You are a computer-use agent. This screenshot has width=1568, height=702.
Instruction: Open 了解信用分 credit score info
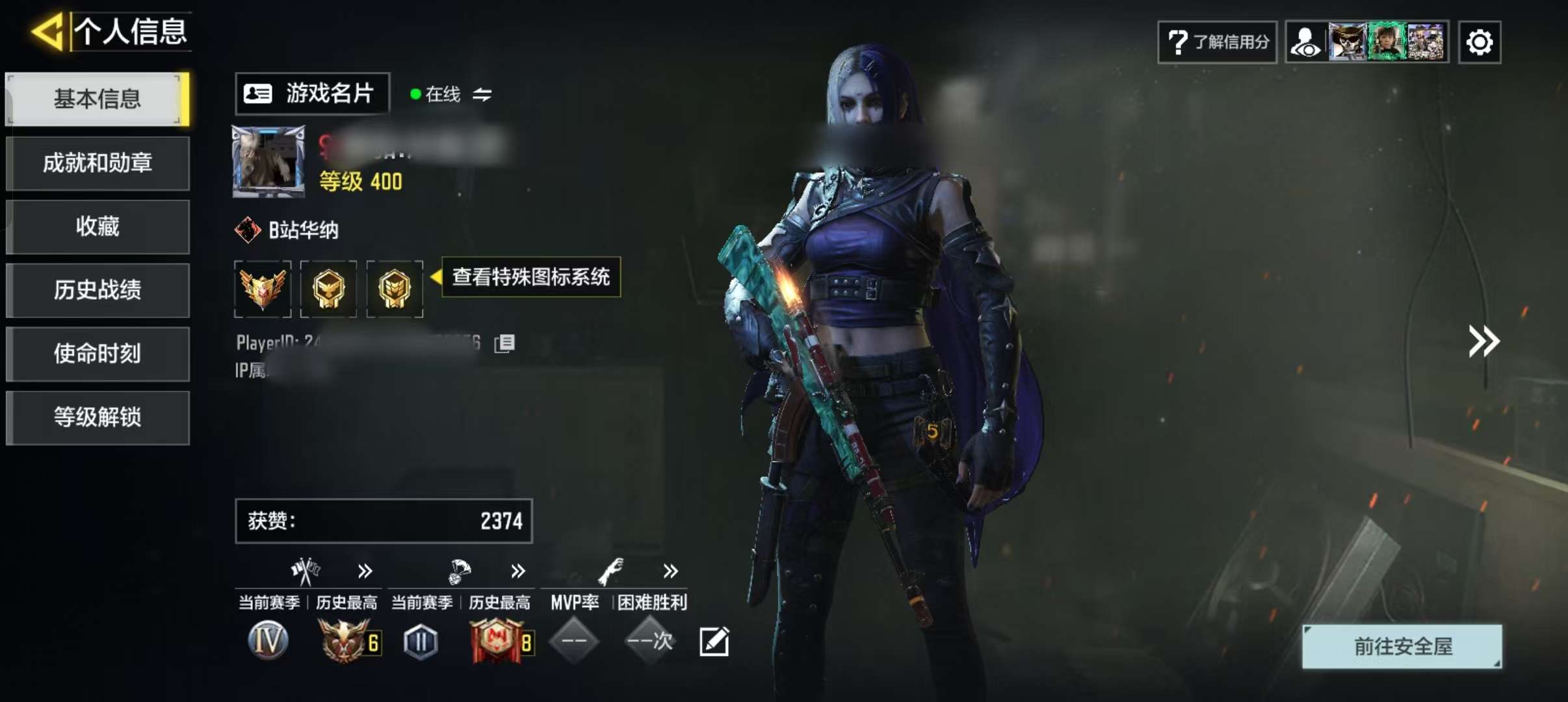[x=1217, y=42]
